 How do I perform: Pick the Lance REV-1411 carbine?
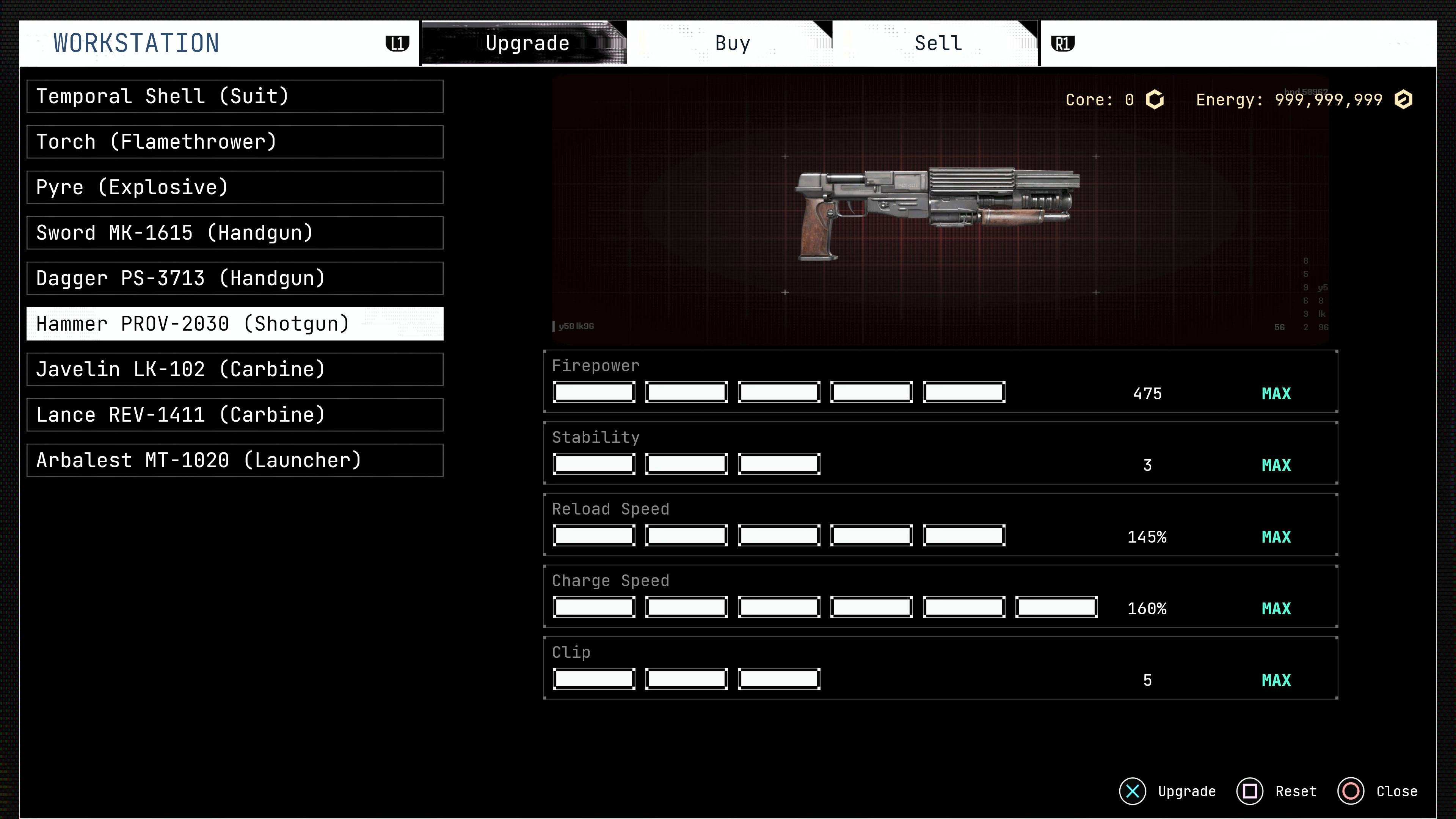coord(235,415)
